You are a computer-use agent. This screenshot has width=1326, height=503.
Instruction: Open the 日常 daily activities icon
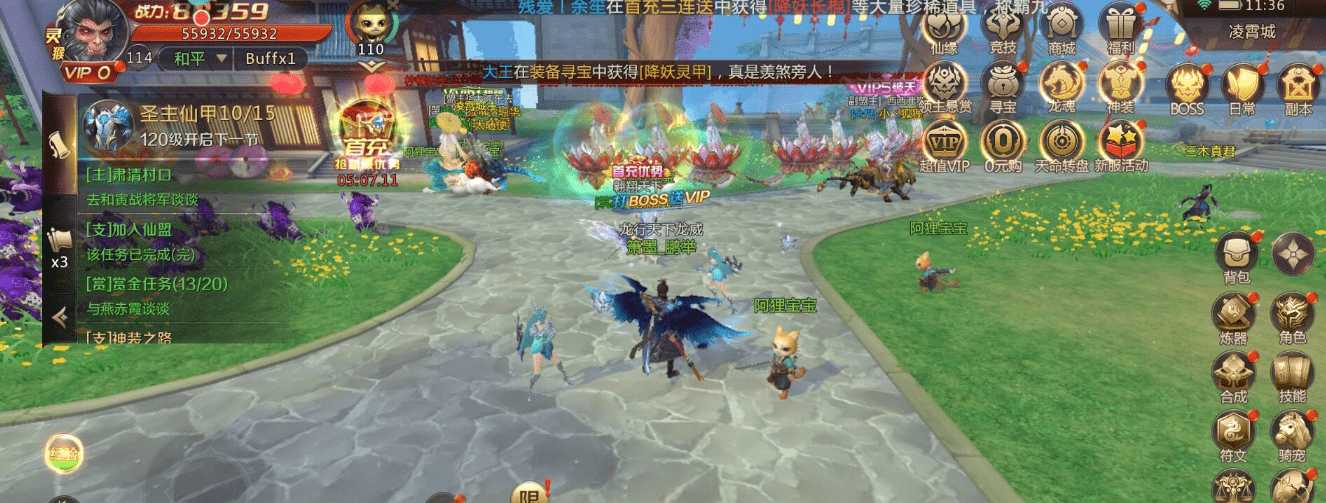1243,87
